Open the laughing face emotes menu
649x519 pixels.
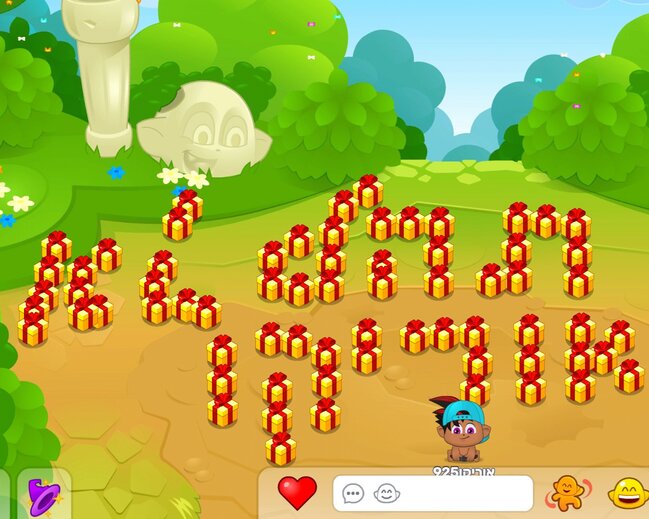coord(627,493)
